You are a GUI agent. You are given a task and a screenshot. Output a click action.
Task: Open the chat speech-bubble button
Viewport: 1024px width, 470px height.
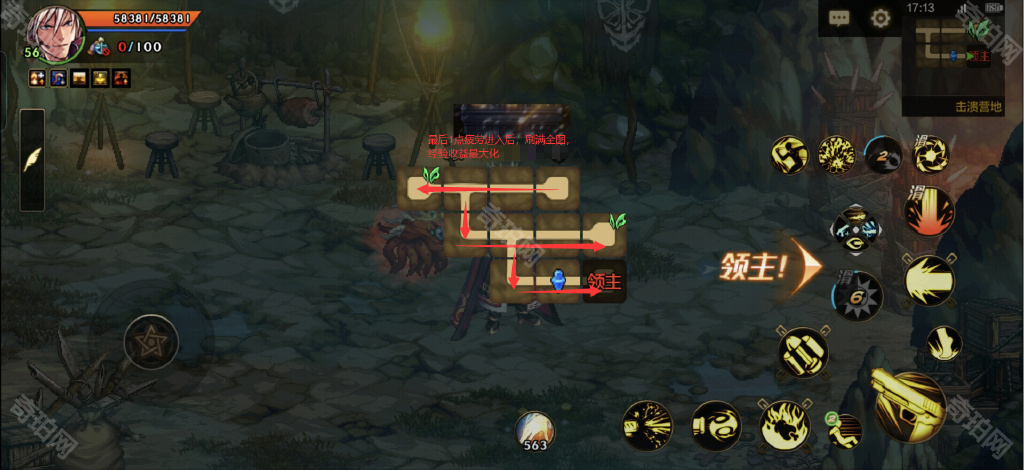[x=839, y=18]
